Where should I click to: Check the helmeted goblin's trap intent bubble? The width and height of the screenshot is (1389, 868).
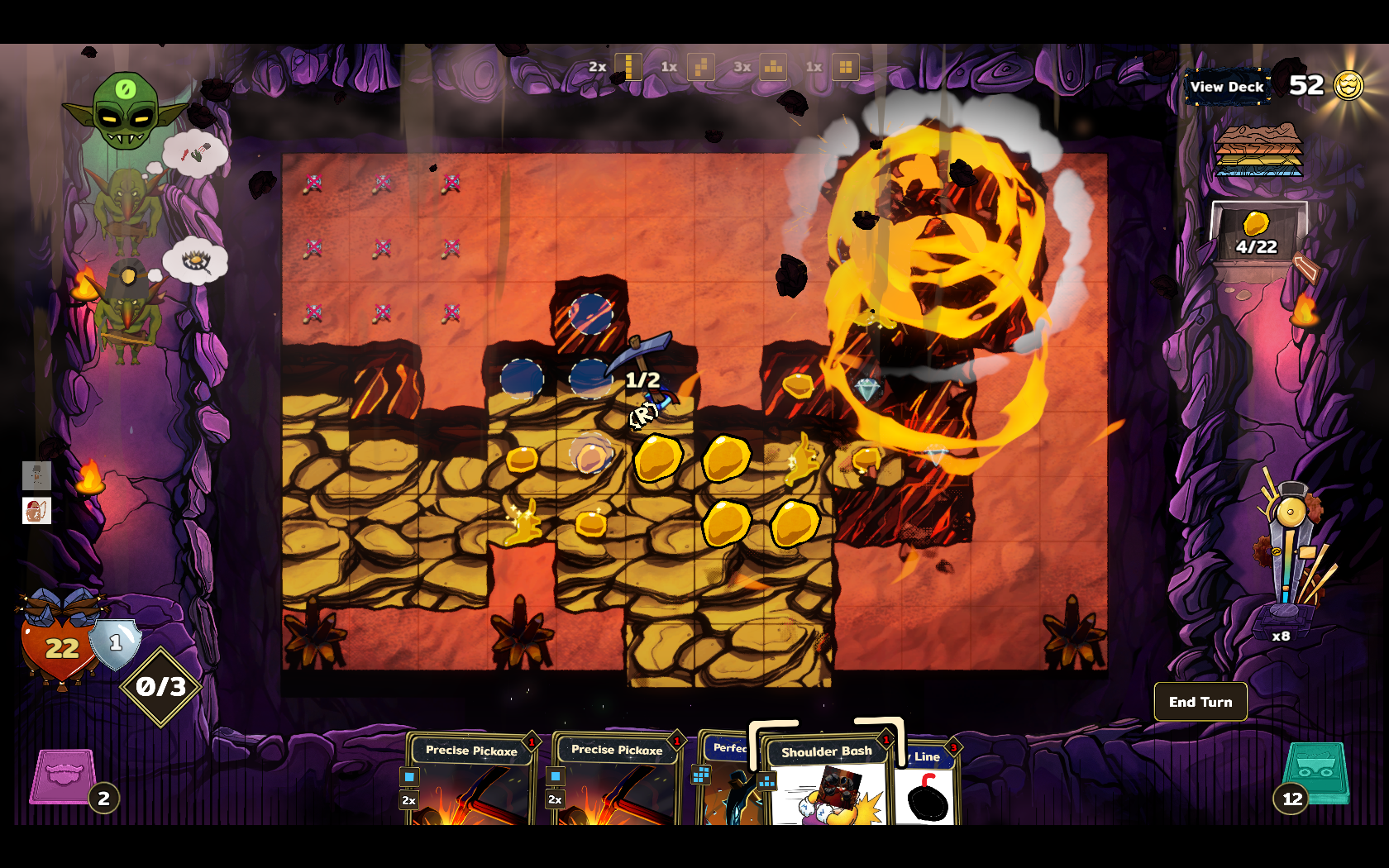pyautogui.click(x=195, y=261)
